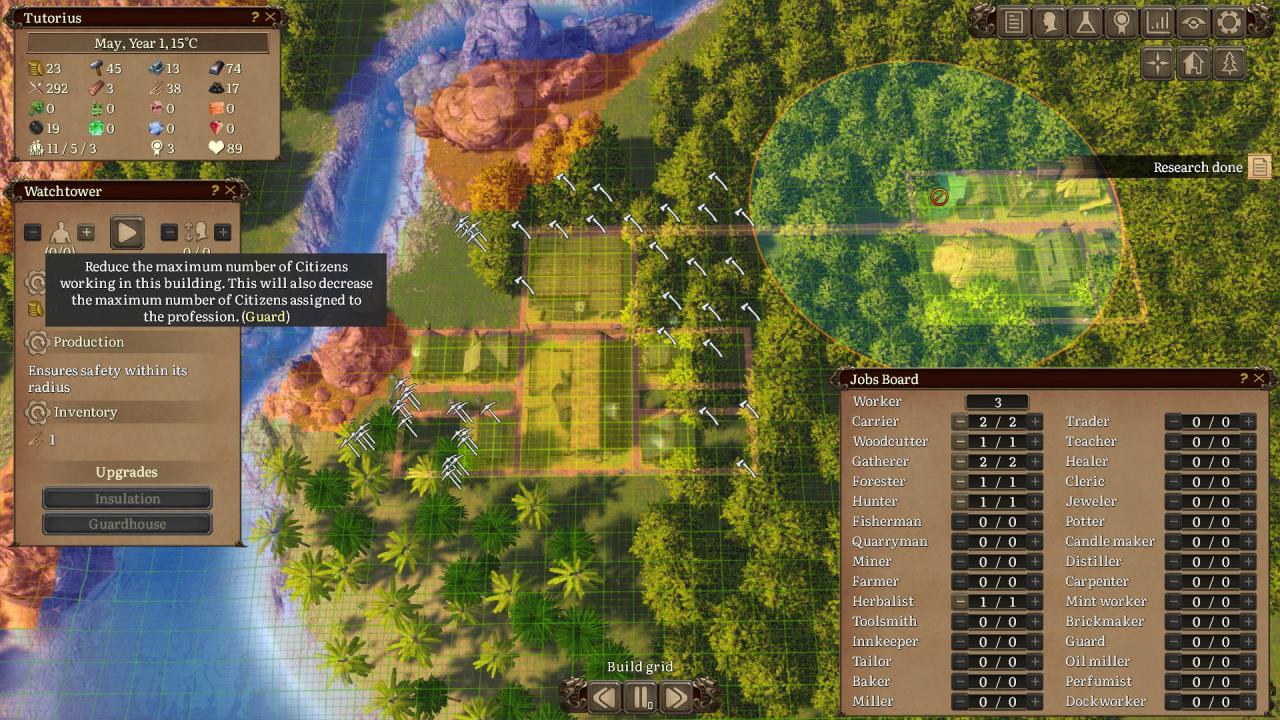Close the Jobs Board window

[1260, 379]
